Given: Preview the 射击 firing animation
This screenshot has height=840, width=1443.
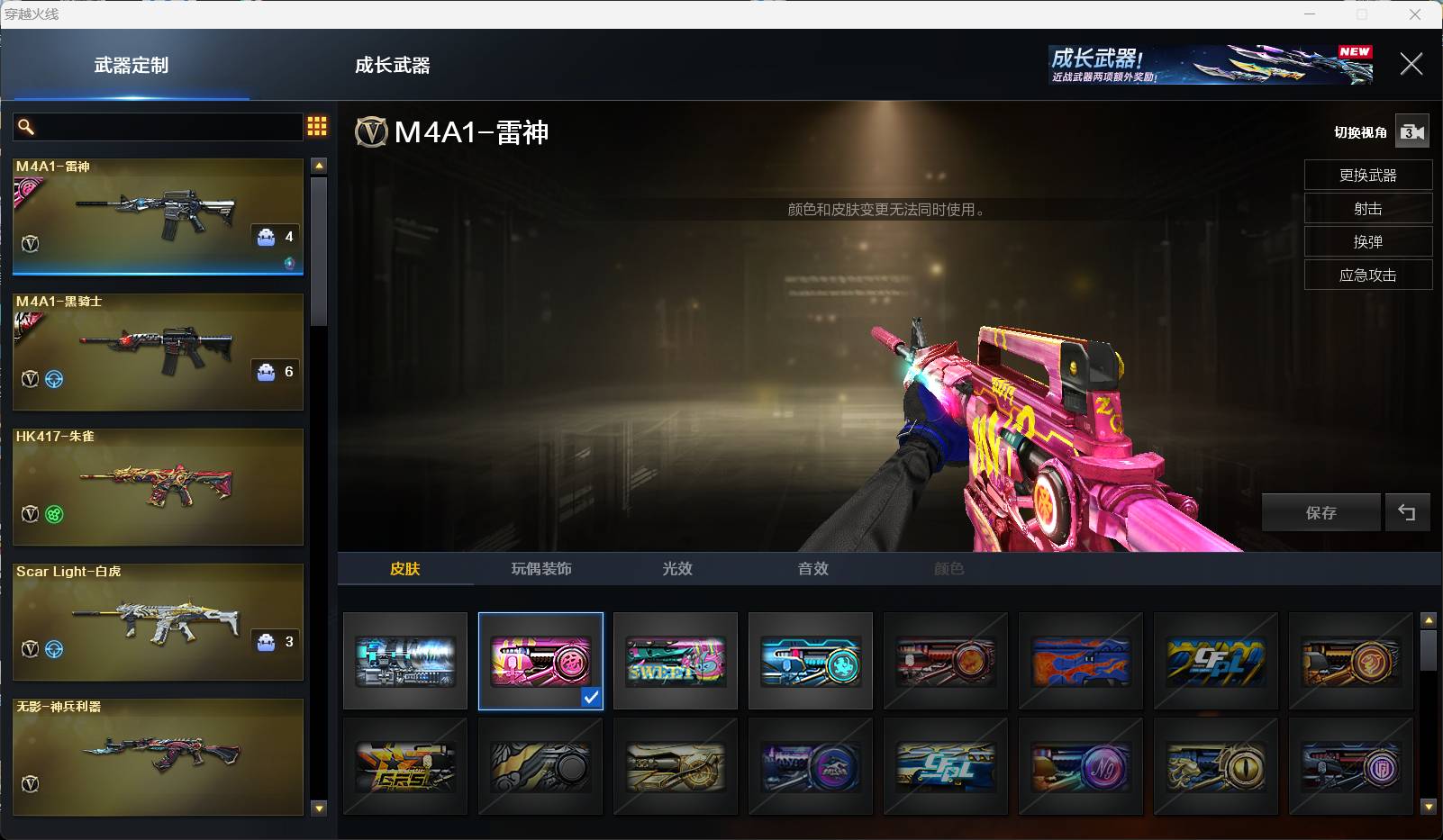Looking at the screenshot, I should [1367, 209].
